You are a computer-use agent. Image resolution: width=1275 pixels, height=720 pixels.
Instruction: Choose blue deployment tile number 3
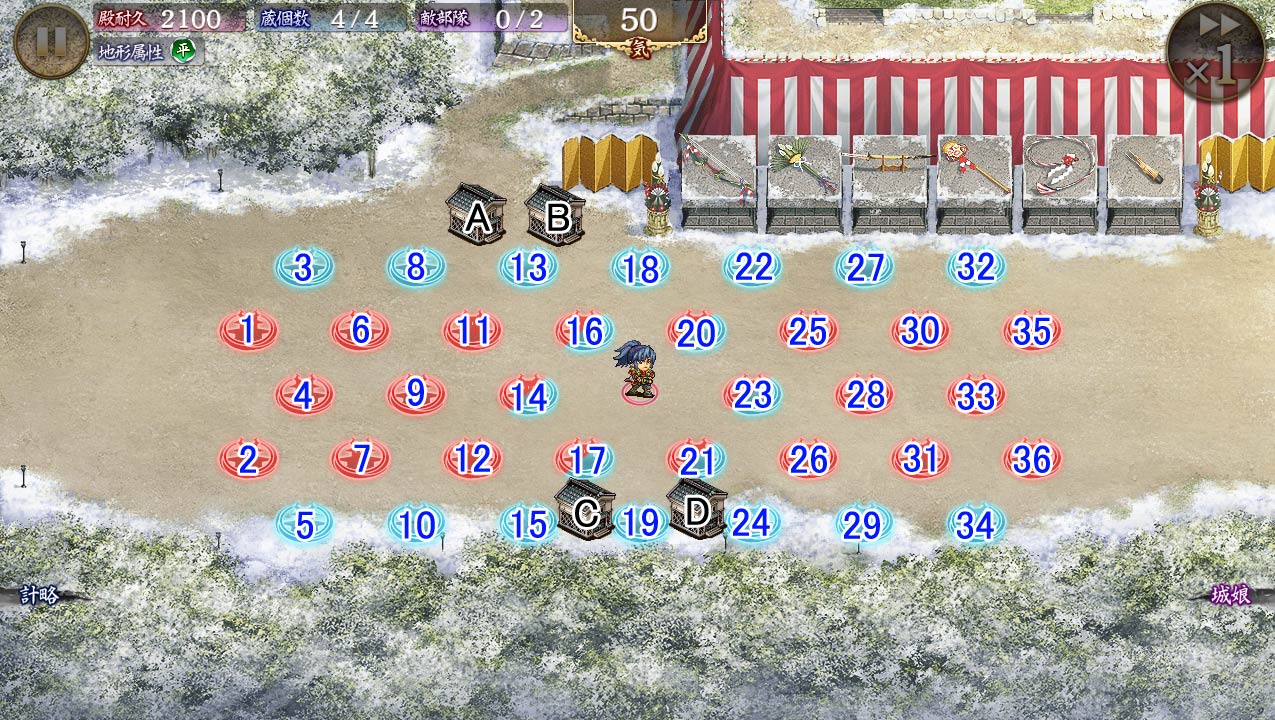click(304, 268)
